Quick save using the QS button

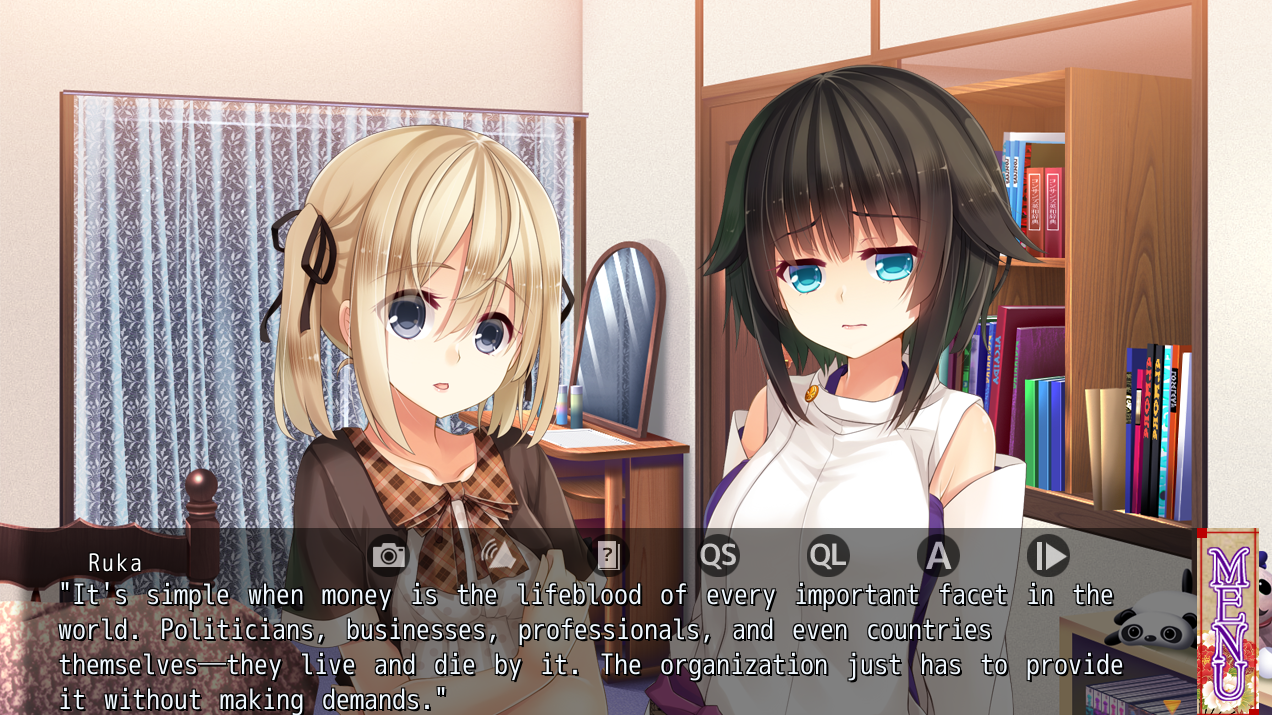[718, 555]
